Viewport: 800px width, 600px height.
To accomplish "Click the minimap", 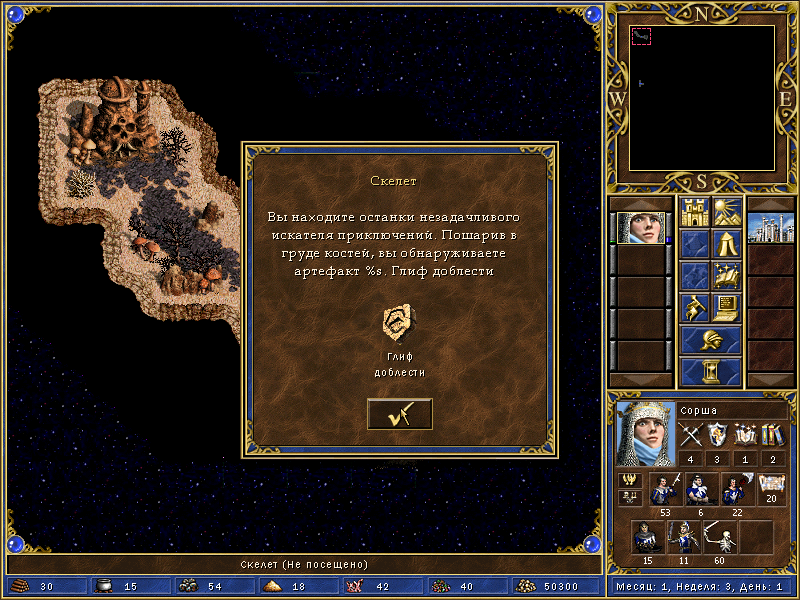I will coord(702,100).
